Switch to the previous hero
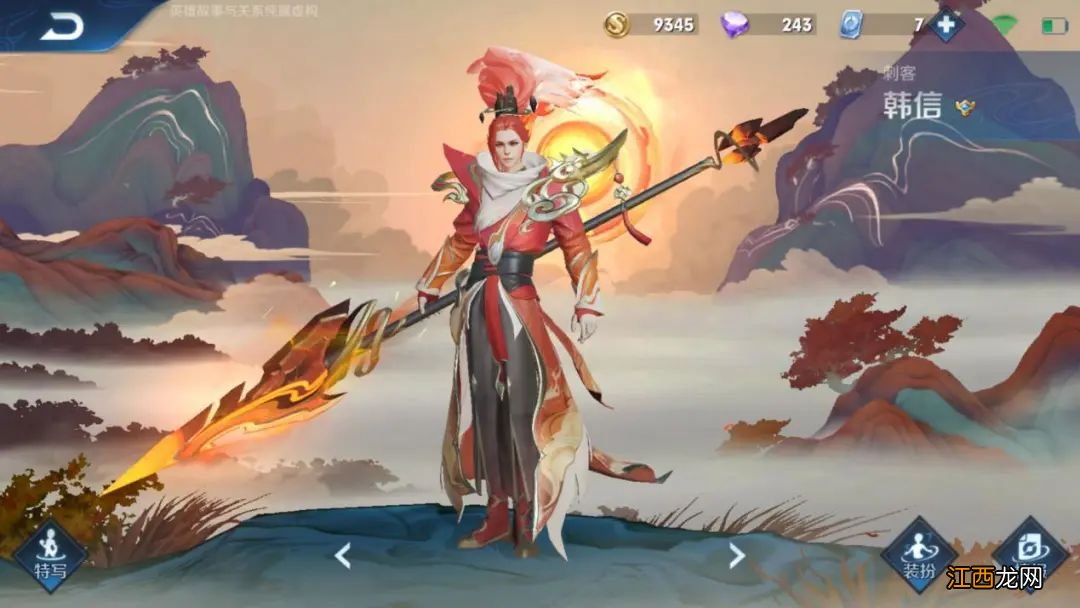Screen dimensions: 1080x608 (x=342, y=555)
